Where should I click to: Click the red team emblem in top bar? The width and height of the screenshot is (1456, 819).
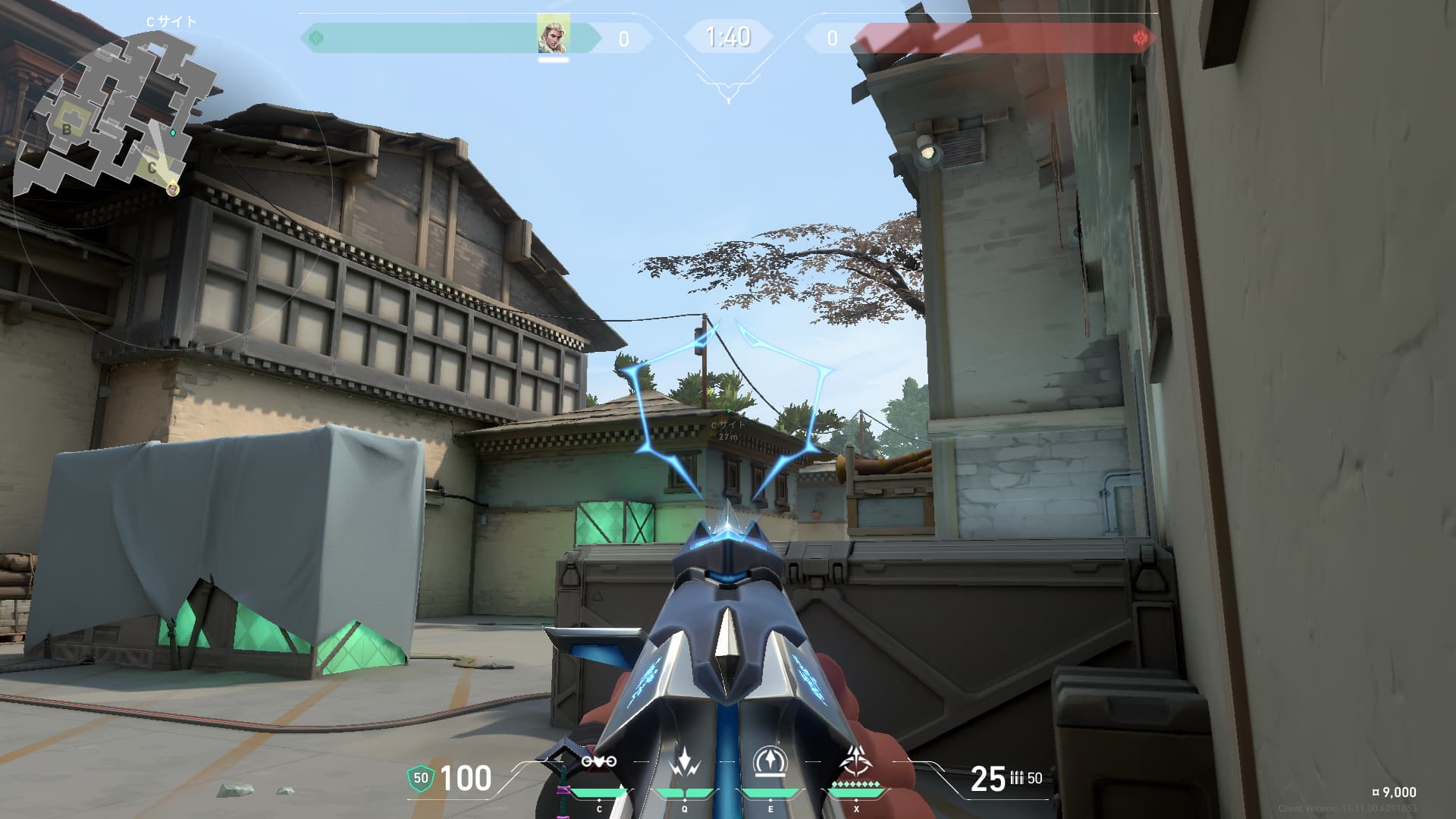tap(1139, 37)
